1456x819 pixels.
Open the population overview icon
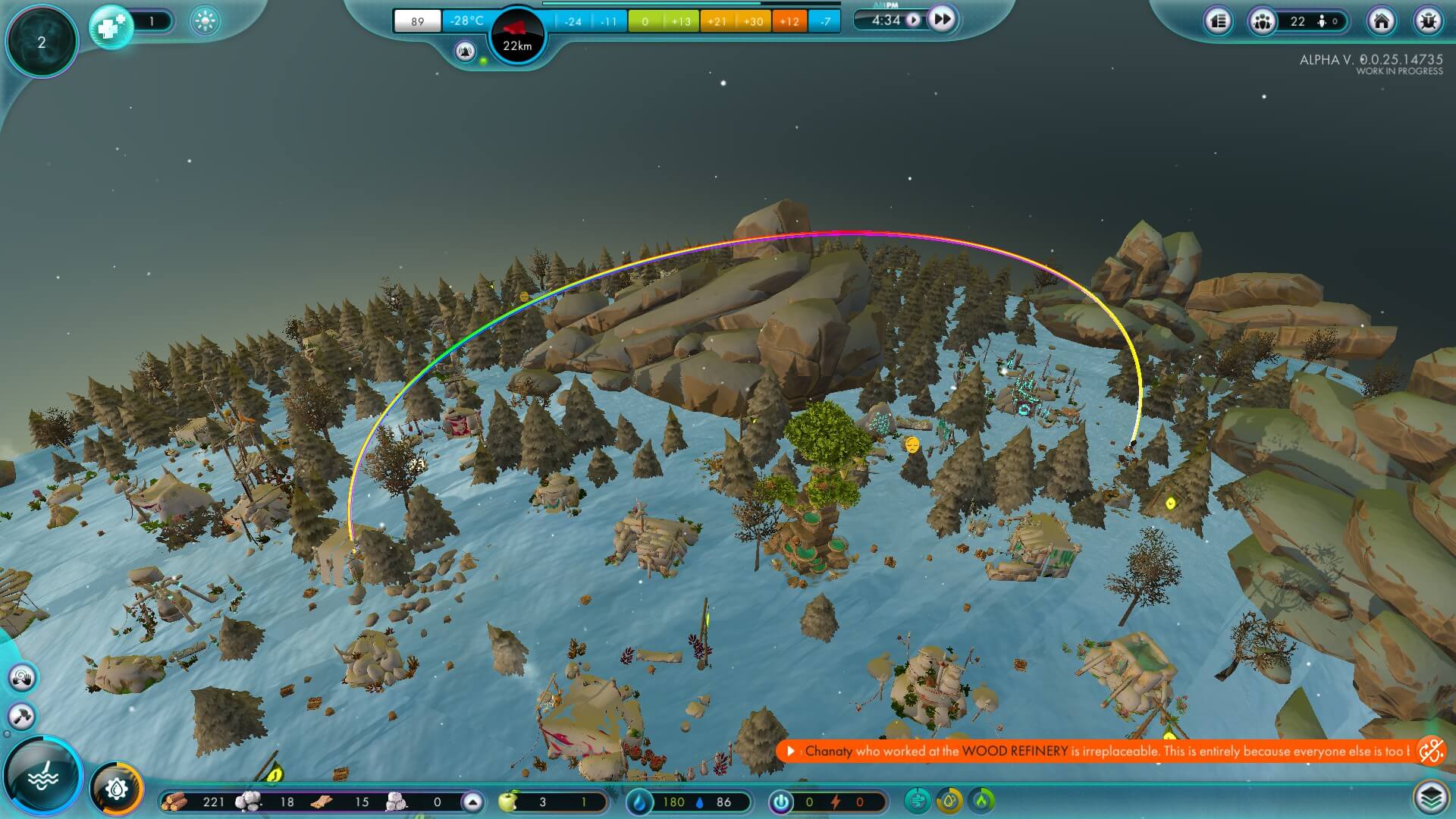1263,21
